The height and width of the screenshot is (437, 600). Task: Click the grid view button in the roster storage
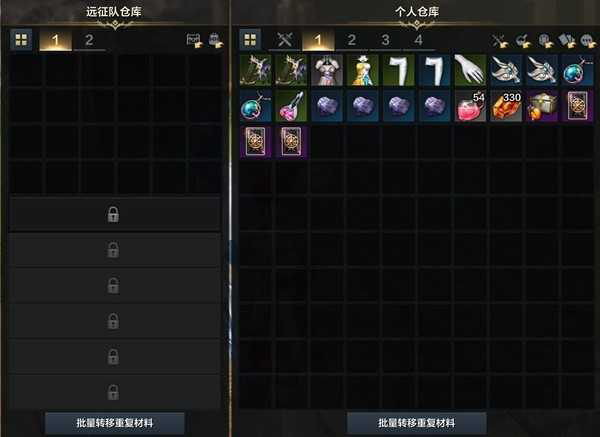click(x=21, y=40)
